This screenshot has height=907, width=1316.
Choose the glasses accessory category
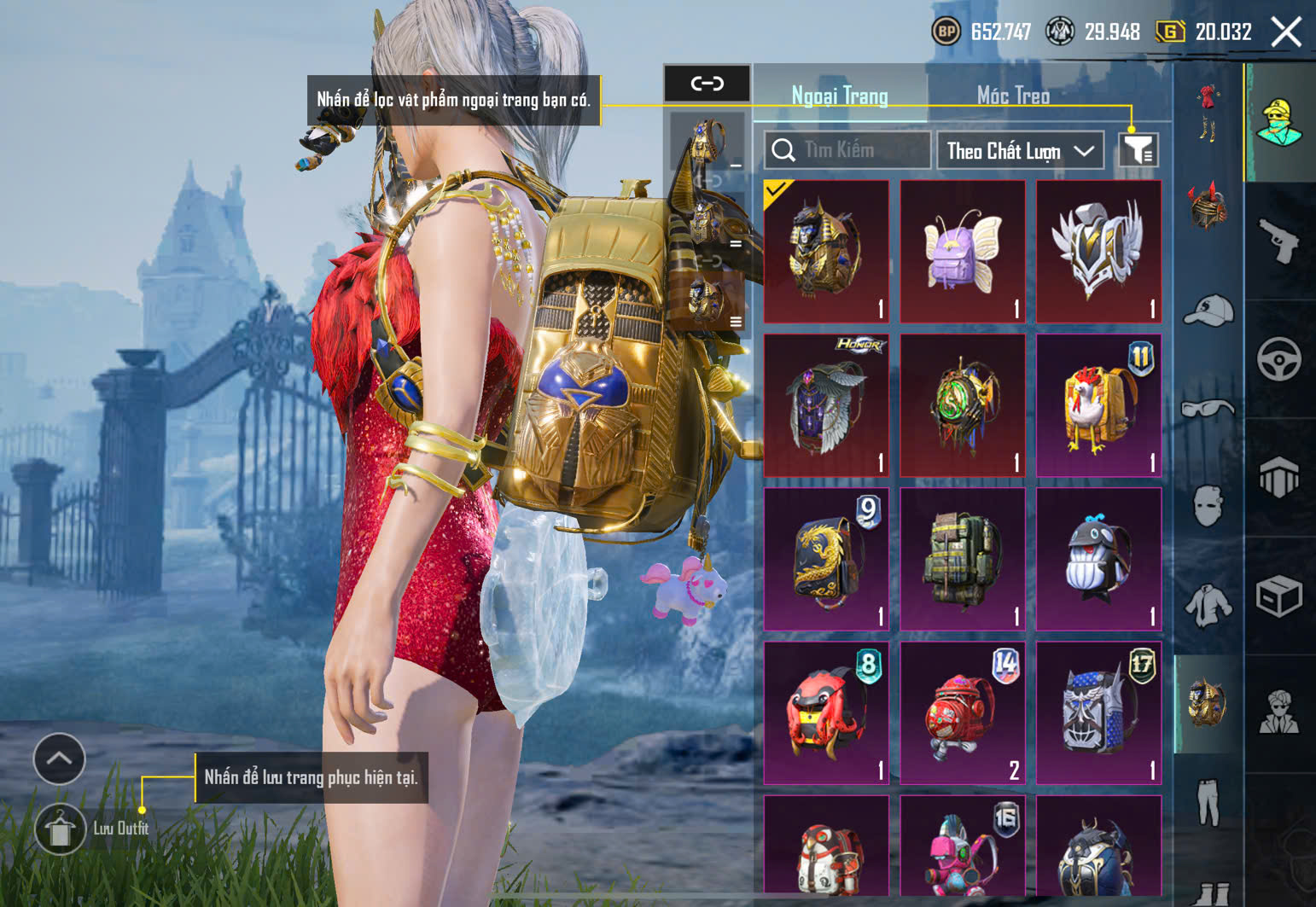coord(1208,409)
